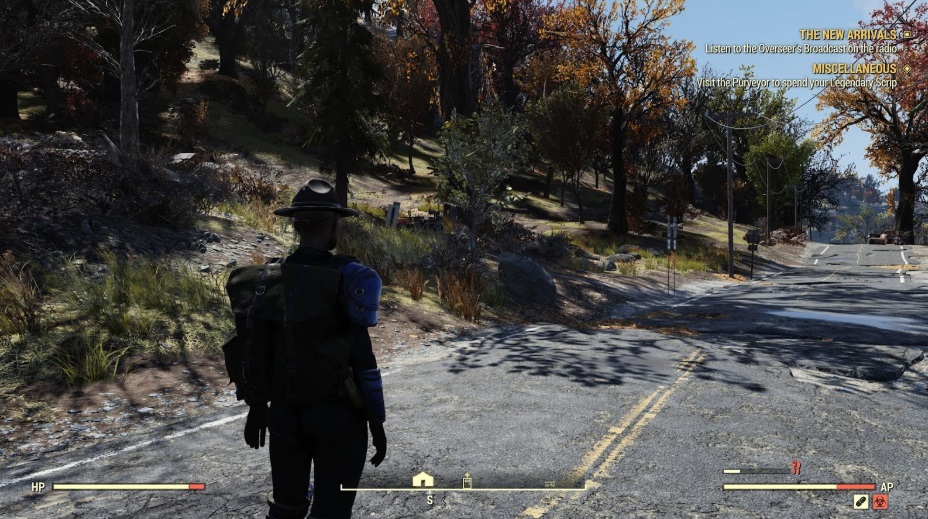Click the house marker on the compass

coord(423,479)
